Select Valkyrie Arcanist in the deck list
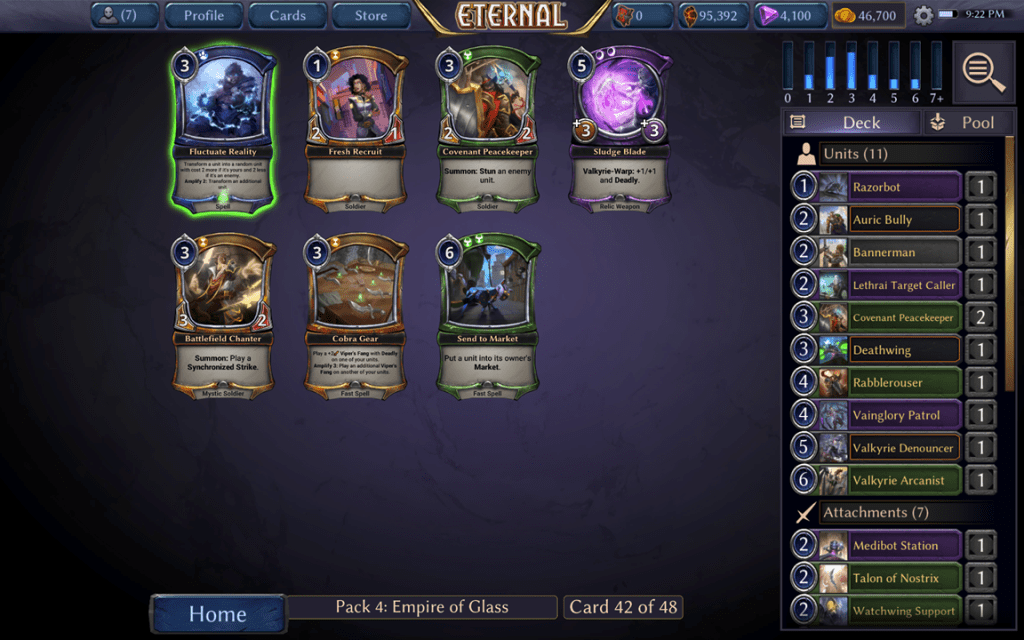 coord(877,480)
